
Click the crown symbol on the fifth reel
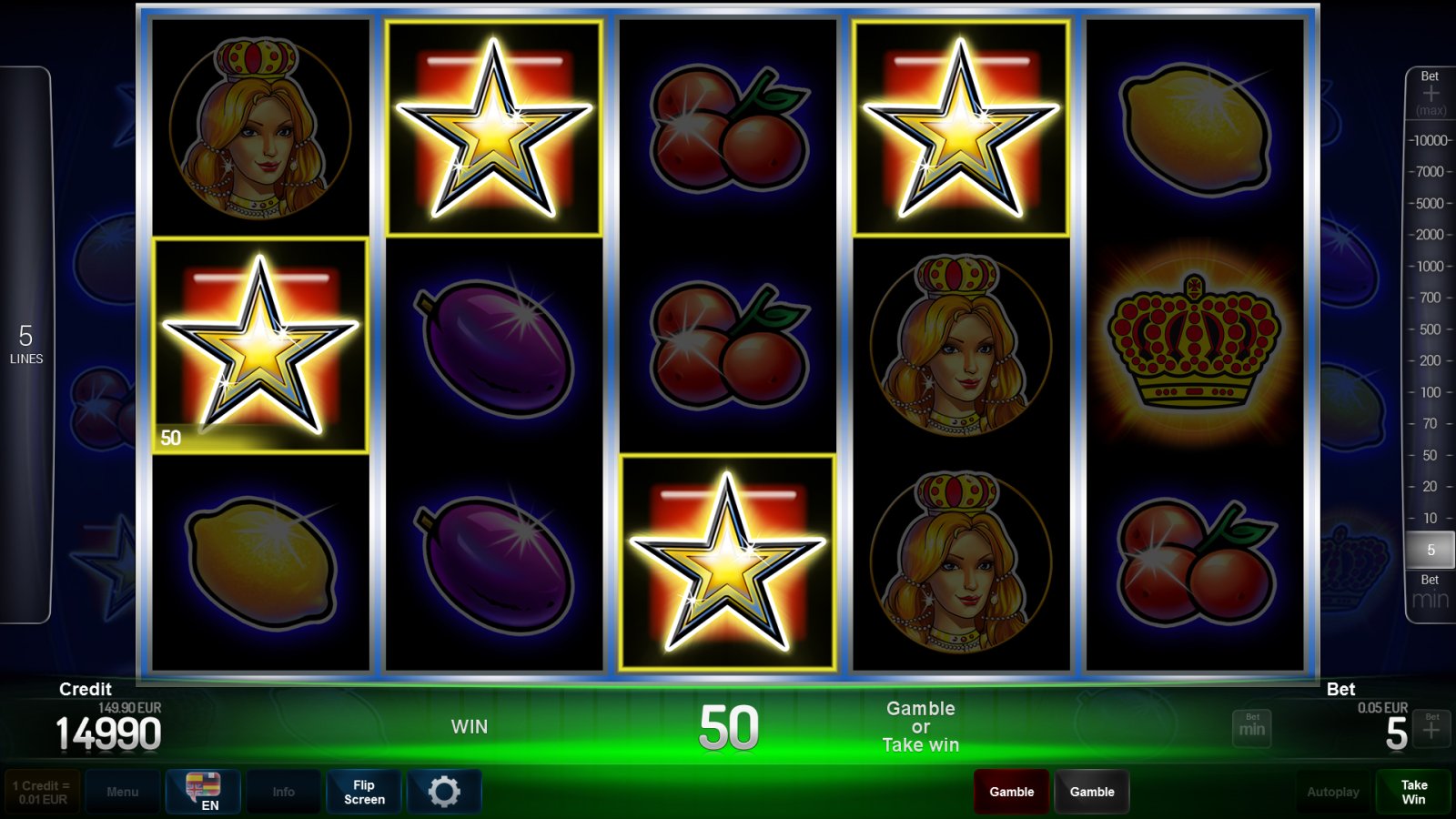tap(1193, 346)
